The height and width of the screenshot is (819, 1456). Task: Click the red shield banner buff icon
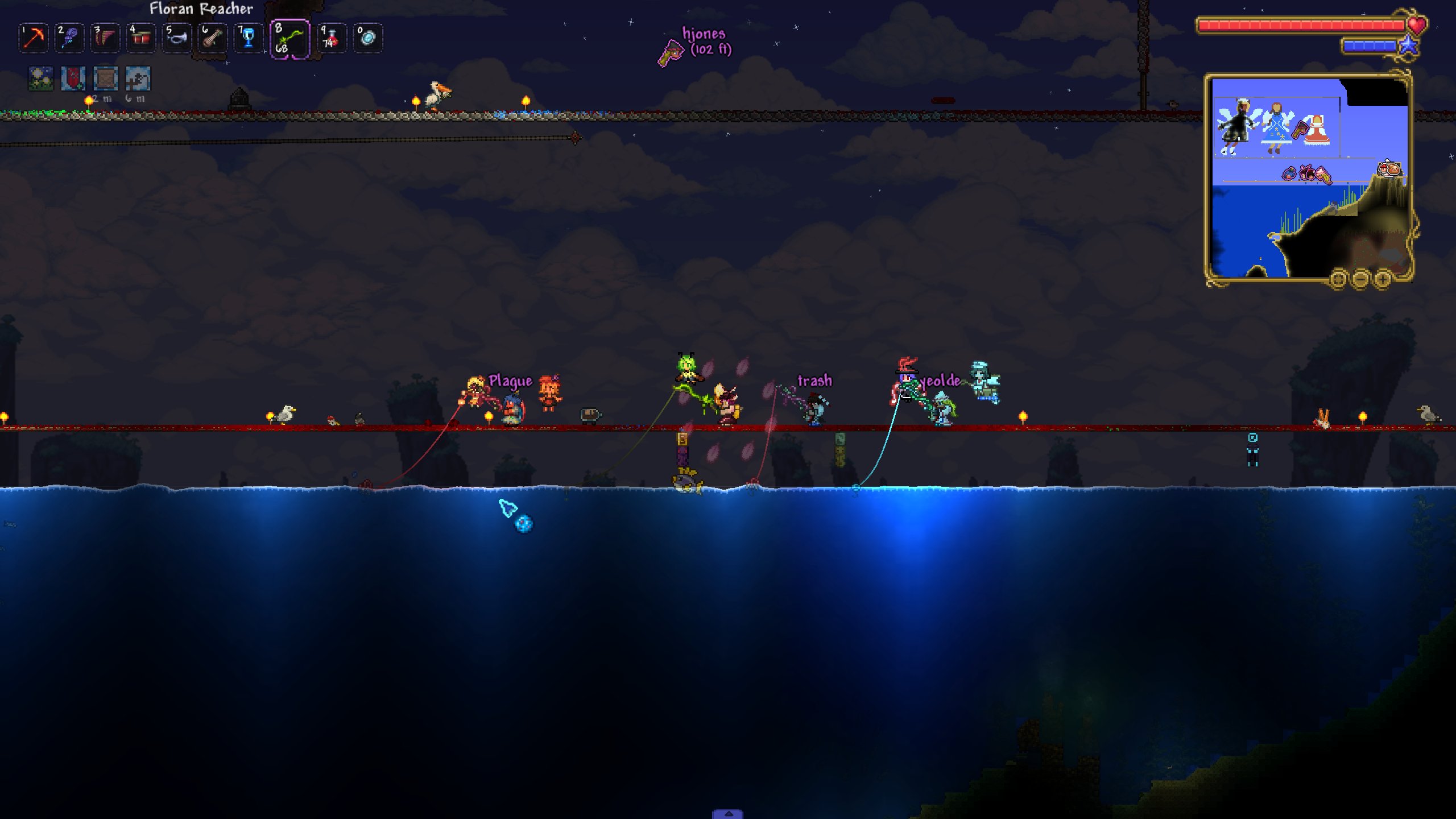[x=73, y=78]
